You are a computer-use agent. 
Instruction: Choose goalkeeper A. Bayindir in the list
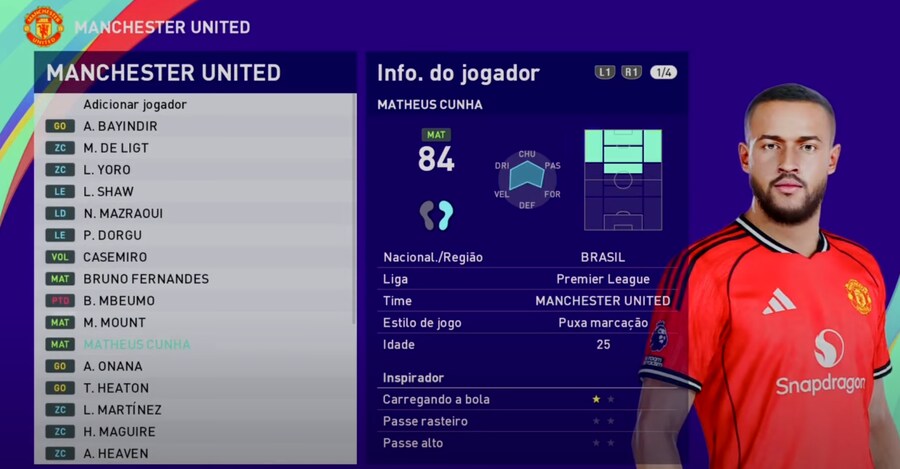[x=120, y=126]
